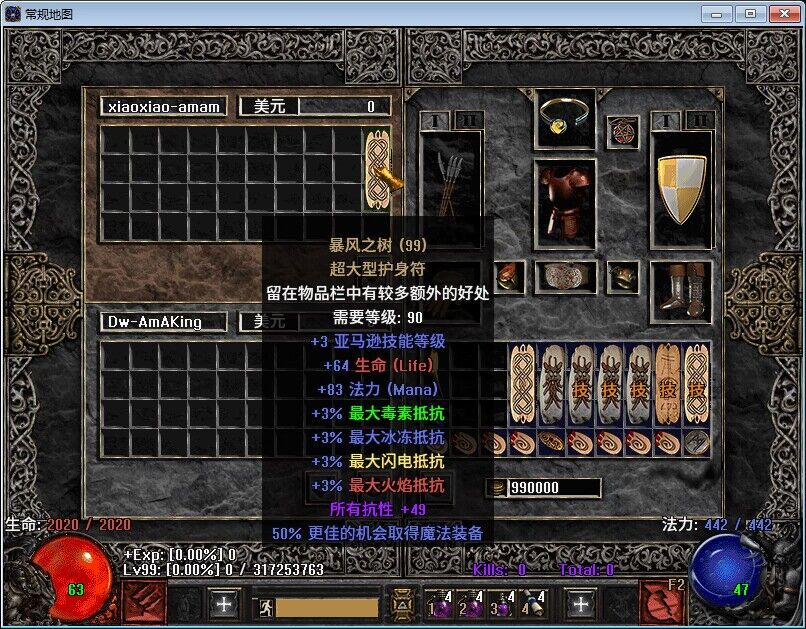The height and width of the screenshot is (629, 806).
Task: Toggle the run/walk button
Action: click(266, 606)
